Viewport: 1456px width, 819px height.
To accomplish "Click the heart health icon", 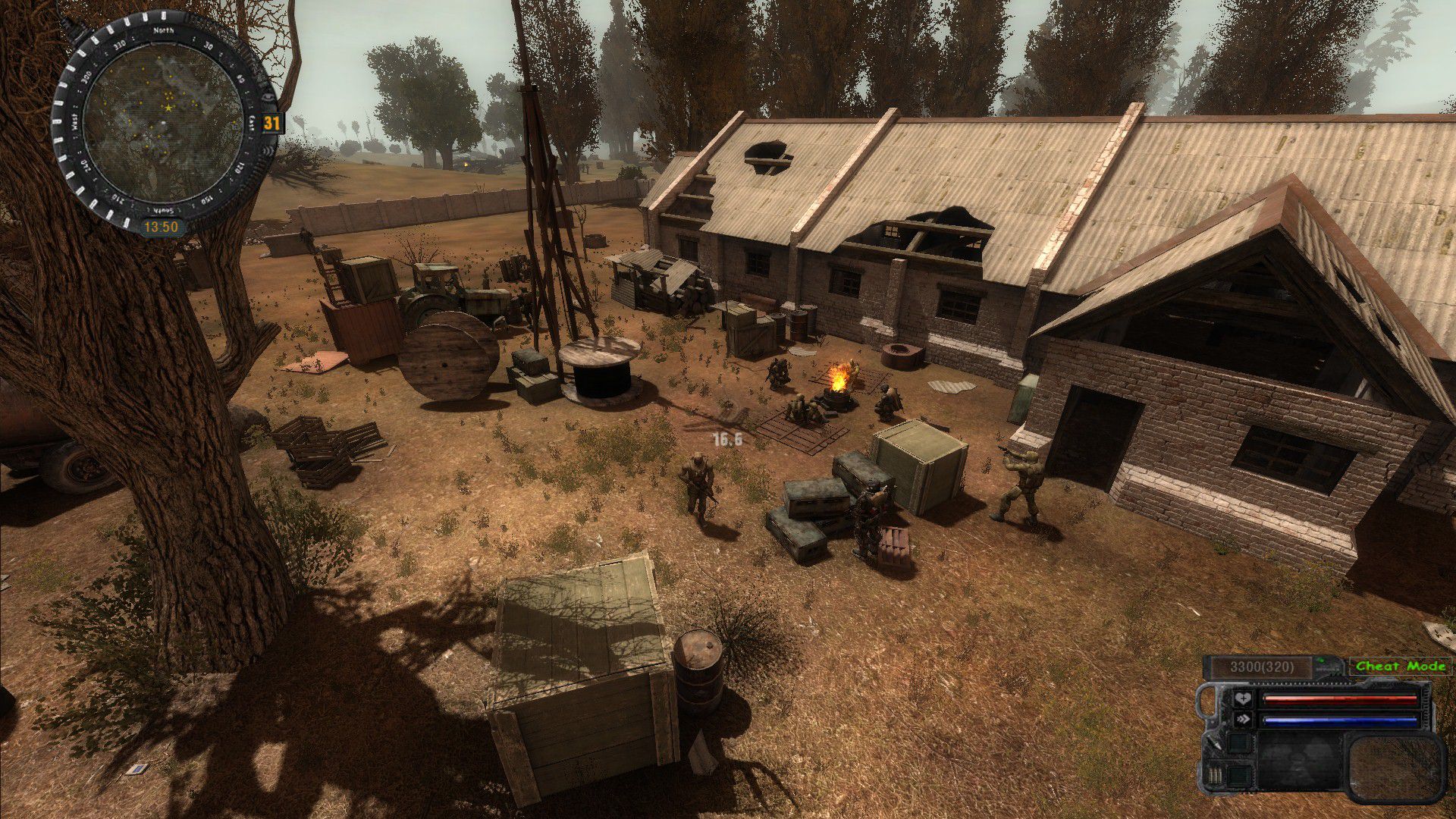I will coord(1242,699).
